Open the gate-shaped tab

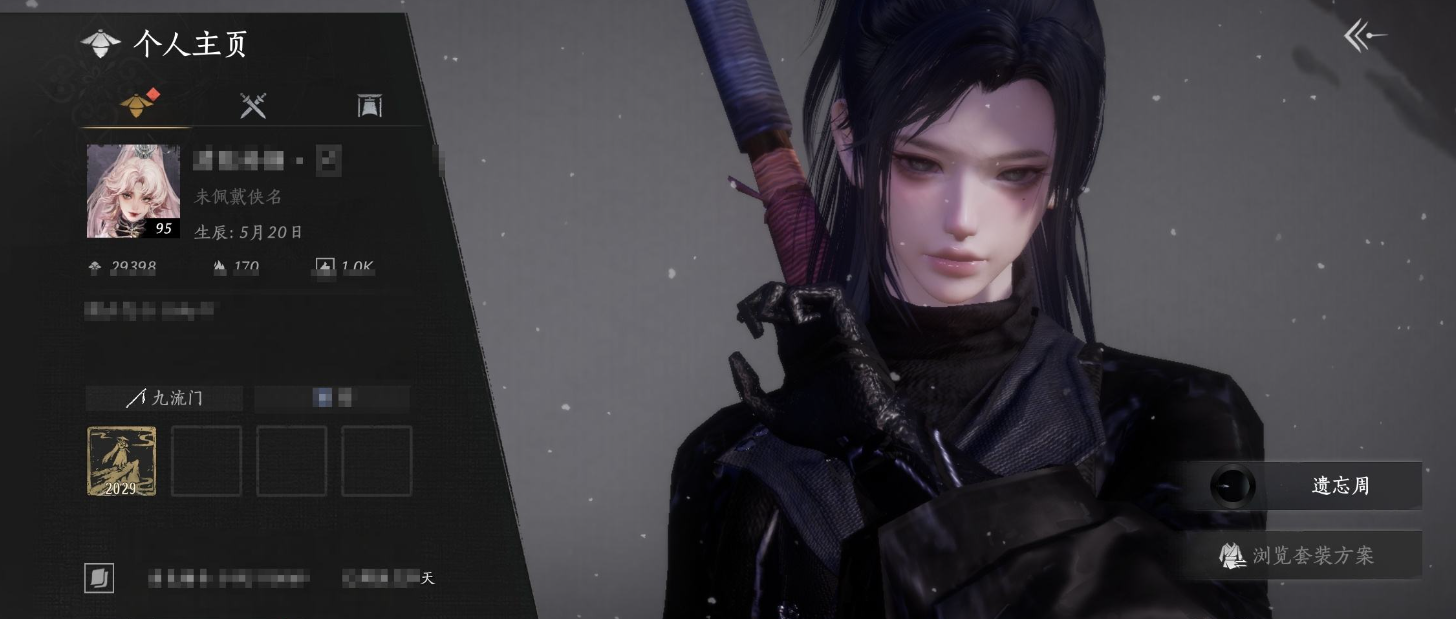click(370, 105)
